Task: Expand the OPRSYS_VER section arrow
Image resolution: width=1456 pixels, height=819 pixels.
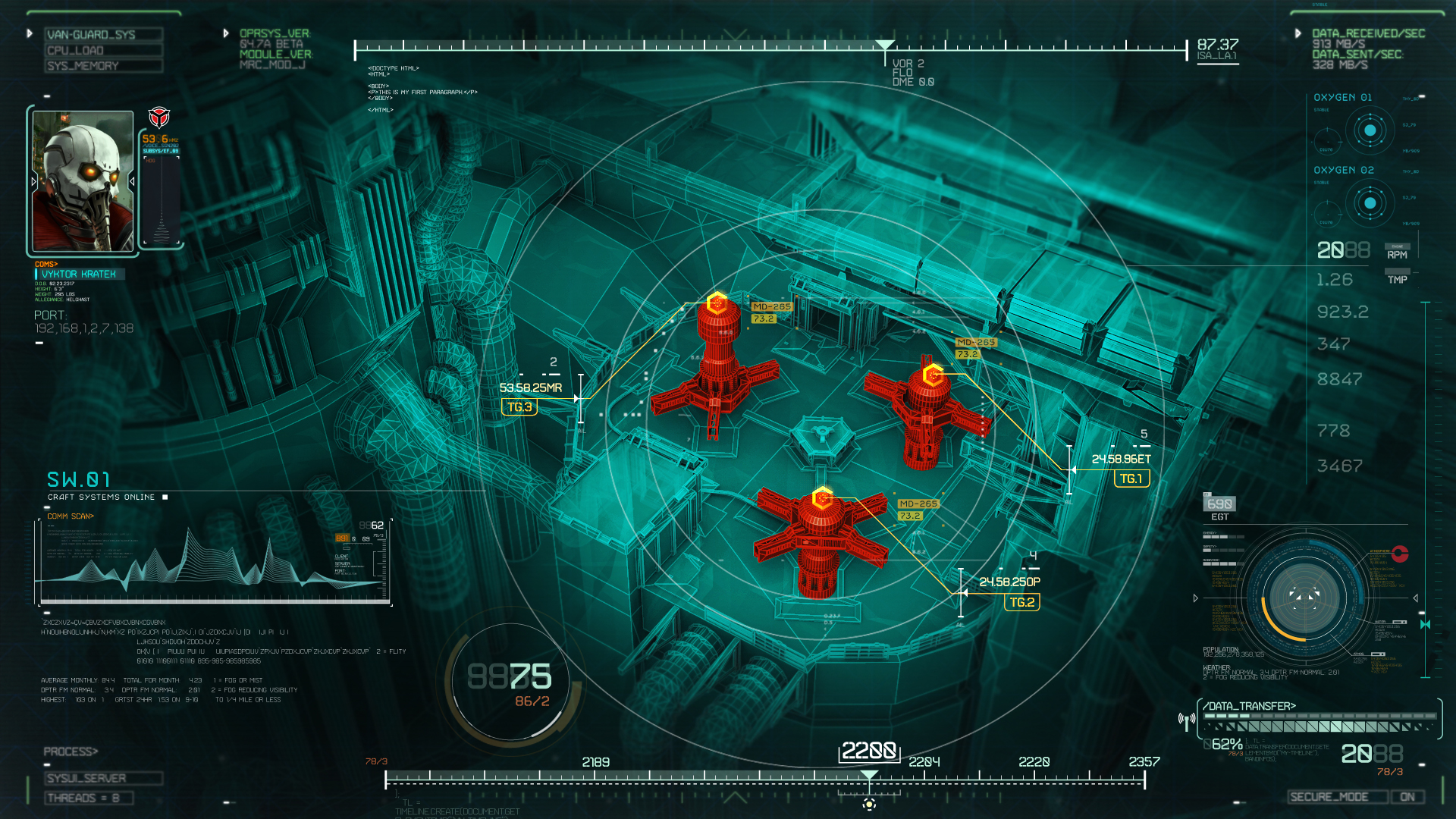Action: click(x=225, y=33)
